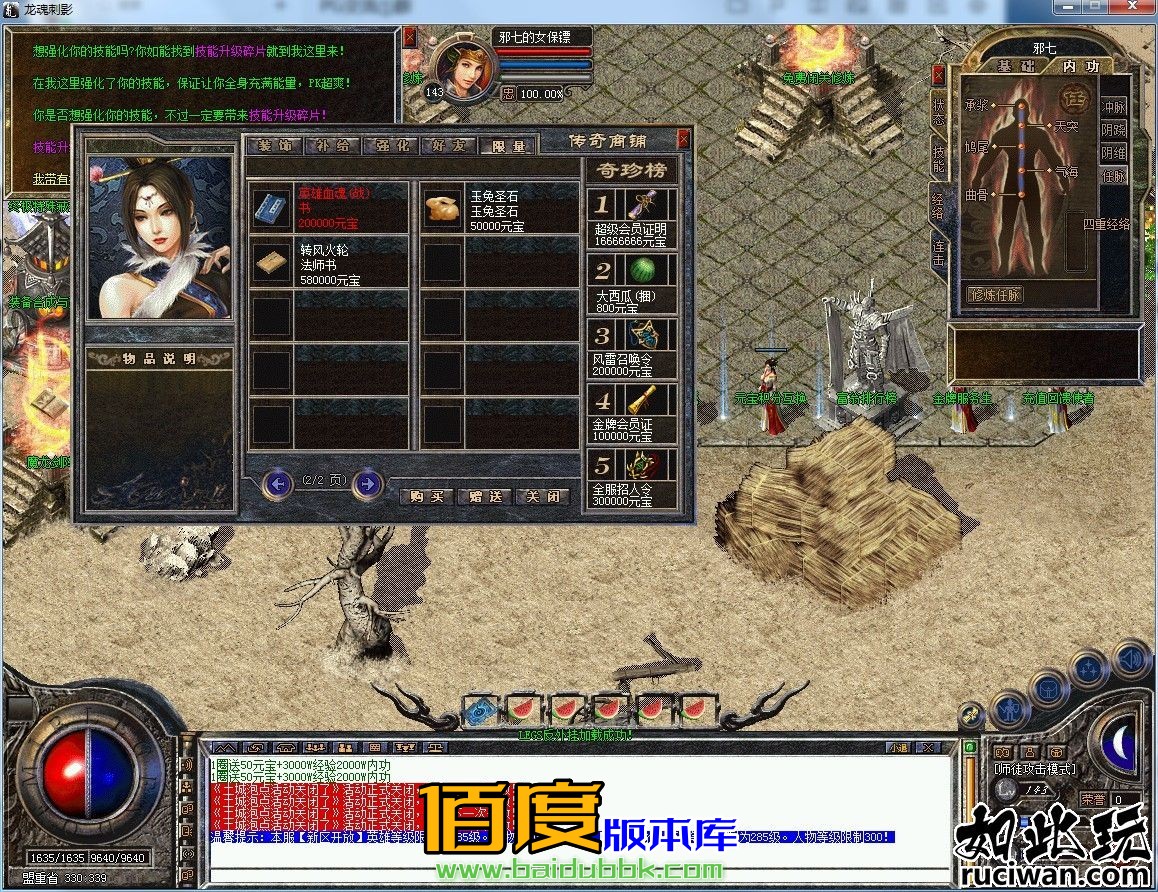Click the 修炼任脉 cultivate button
This screenshot has width=1158, height=892.
(996, 295)
